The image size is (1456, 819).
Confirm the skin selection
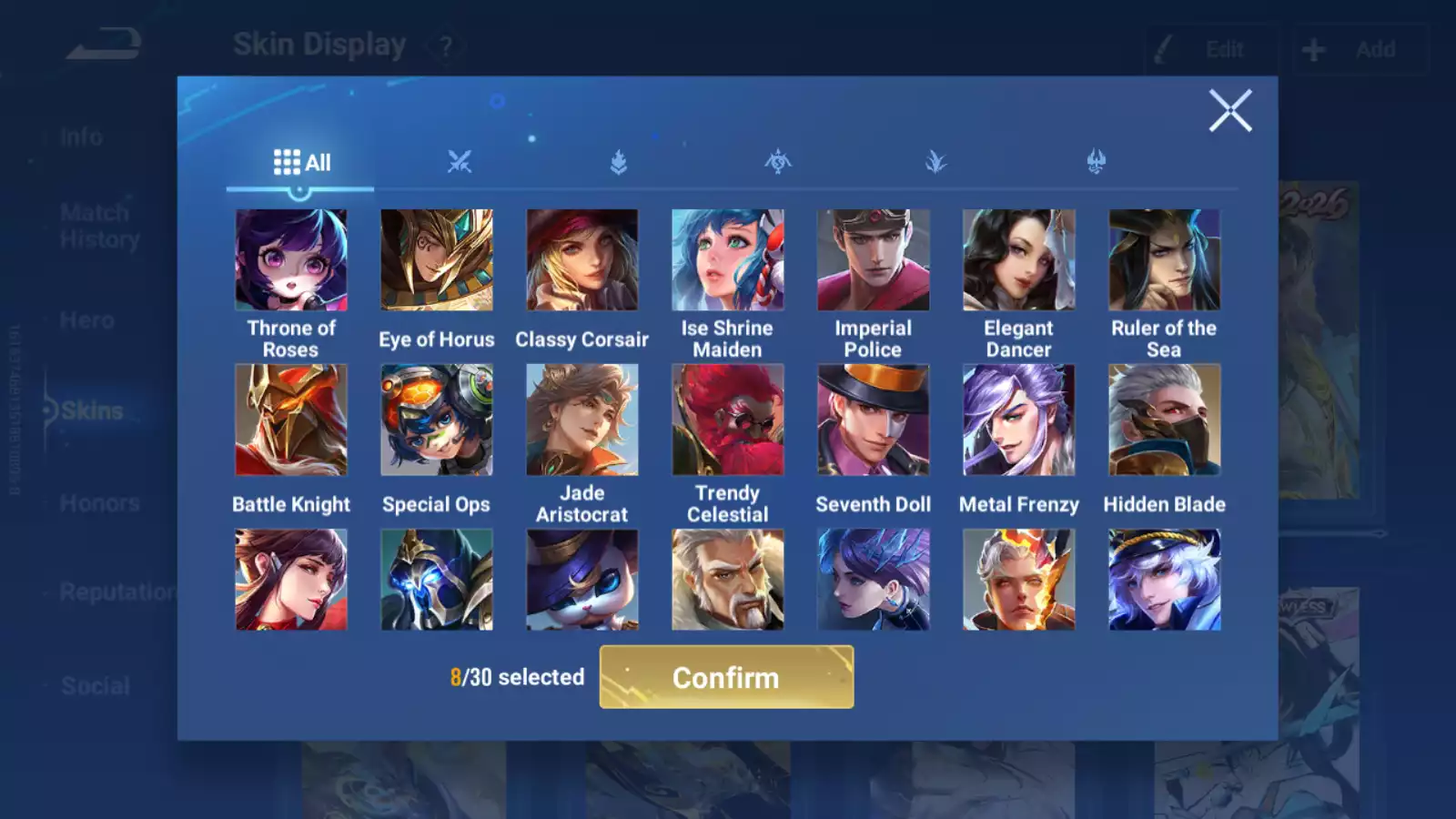click(x=725, y=677)
